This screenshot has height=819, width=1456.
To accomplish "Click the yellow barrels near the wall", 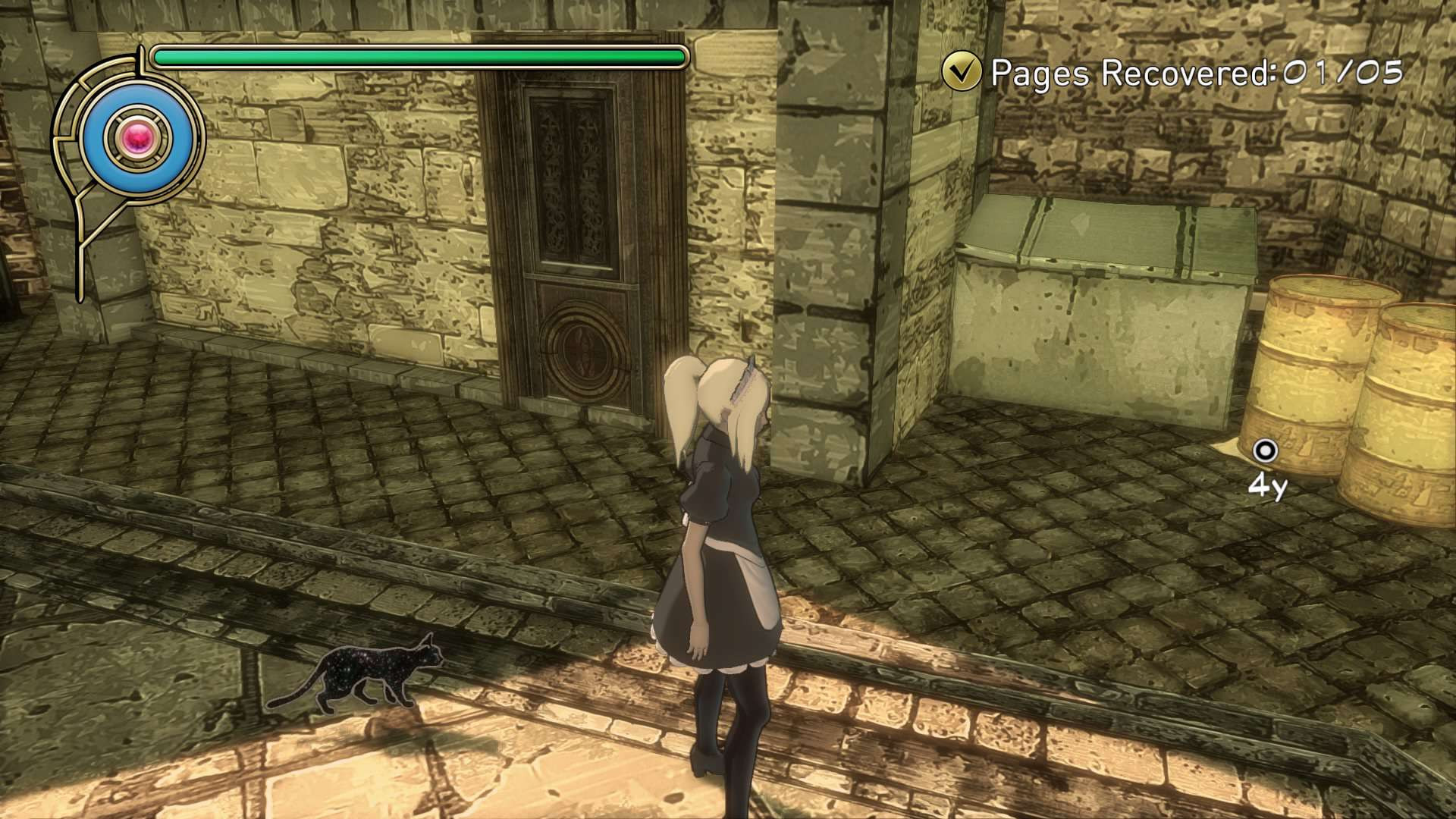I will pos(1357,394).
